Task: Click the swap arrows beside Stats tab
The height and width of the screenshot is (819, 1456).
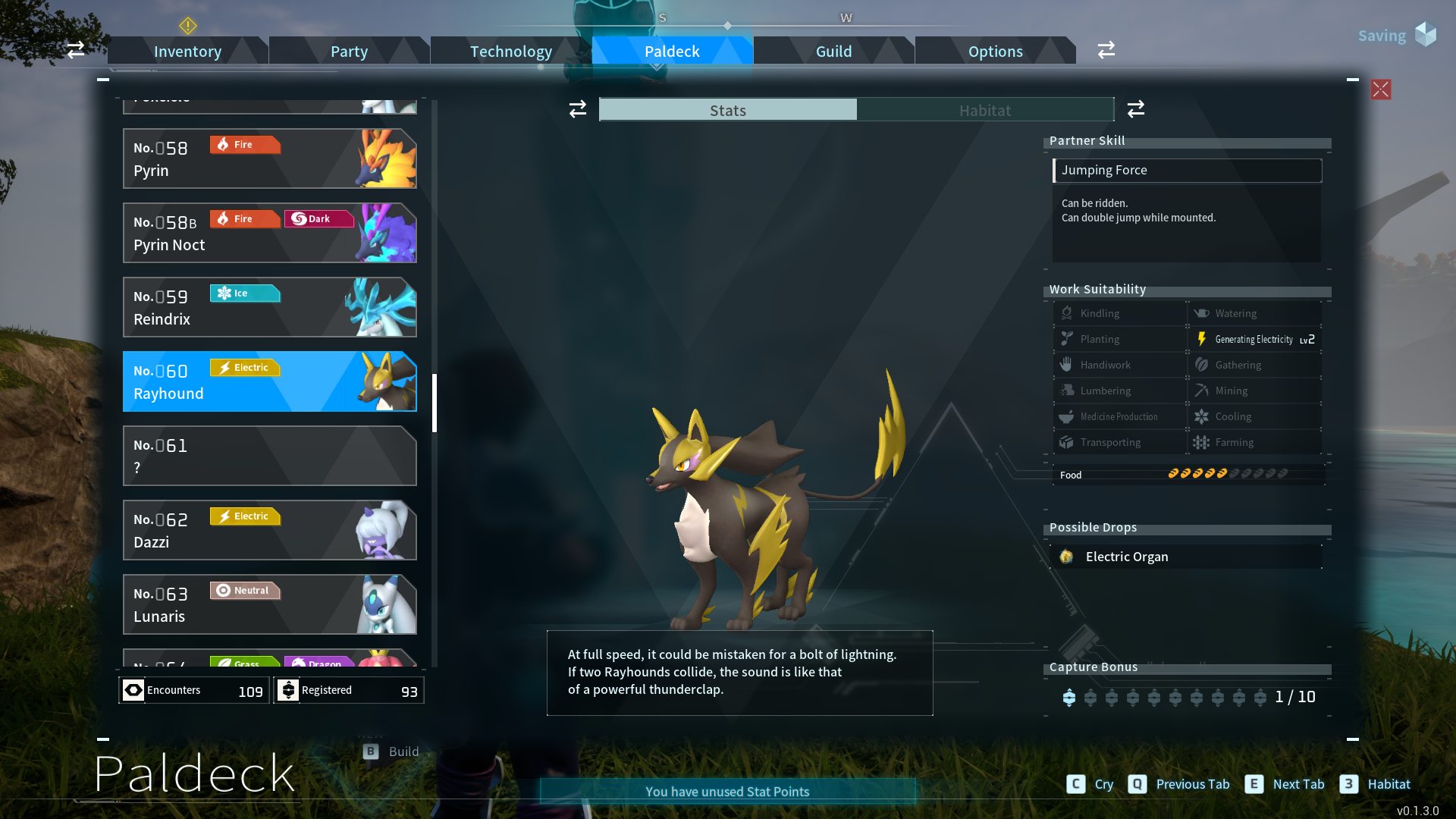Action: 577,109
